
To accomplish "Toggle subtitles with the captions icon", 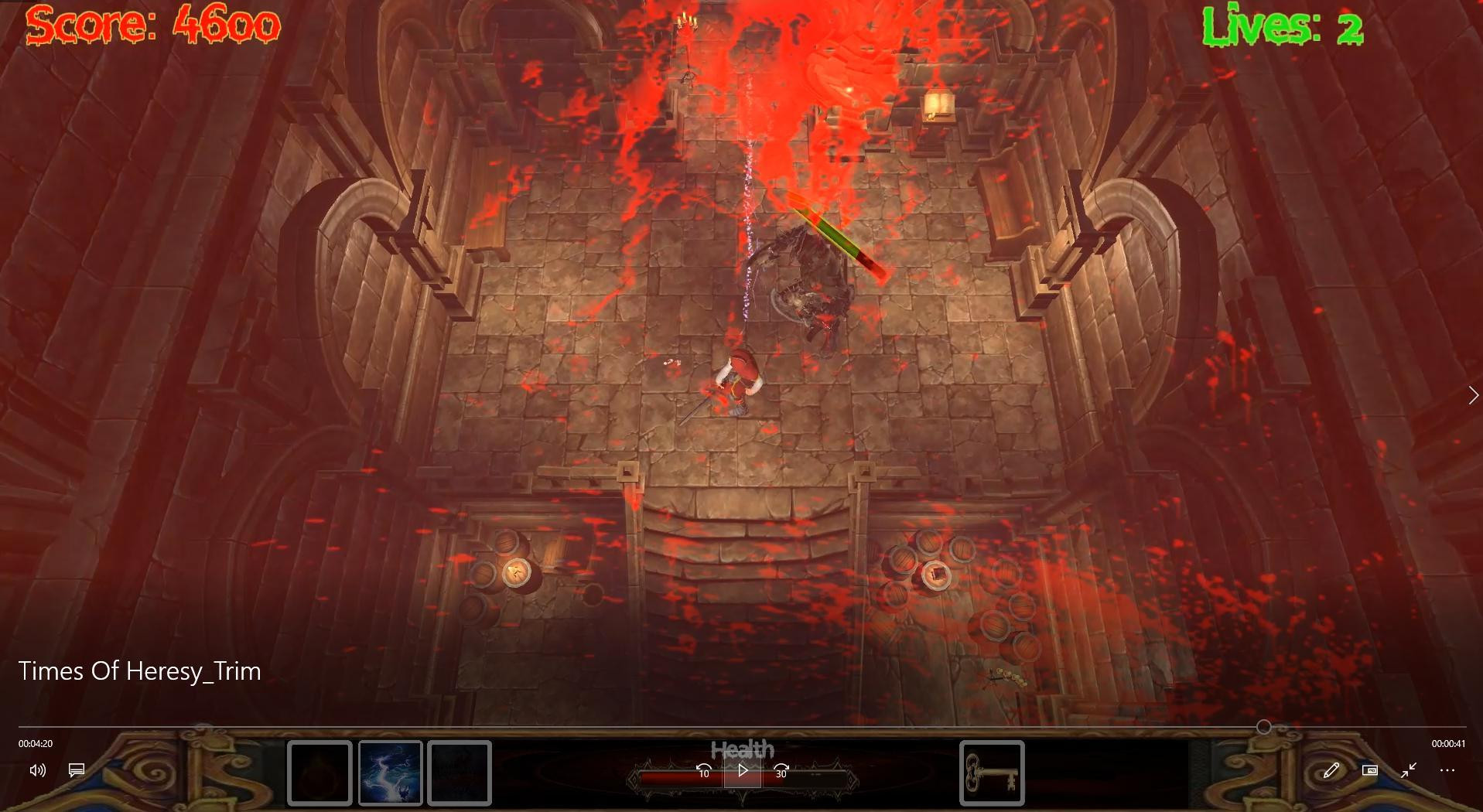I will click(75, 770).
